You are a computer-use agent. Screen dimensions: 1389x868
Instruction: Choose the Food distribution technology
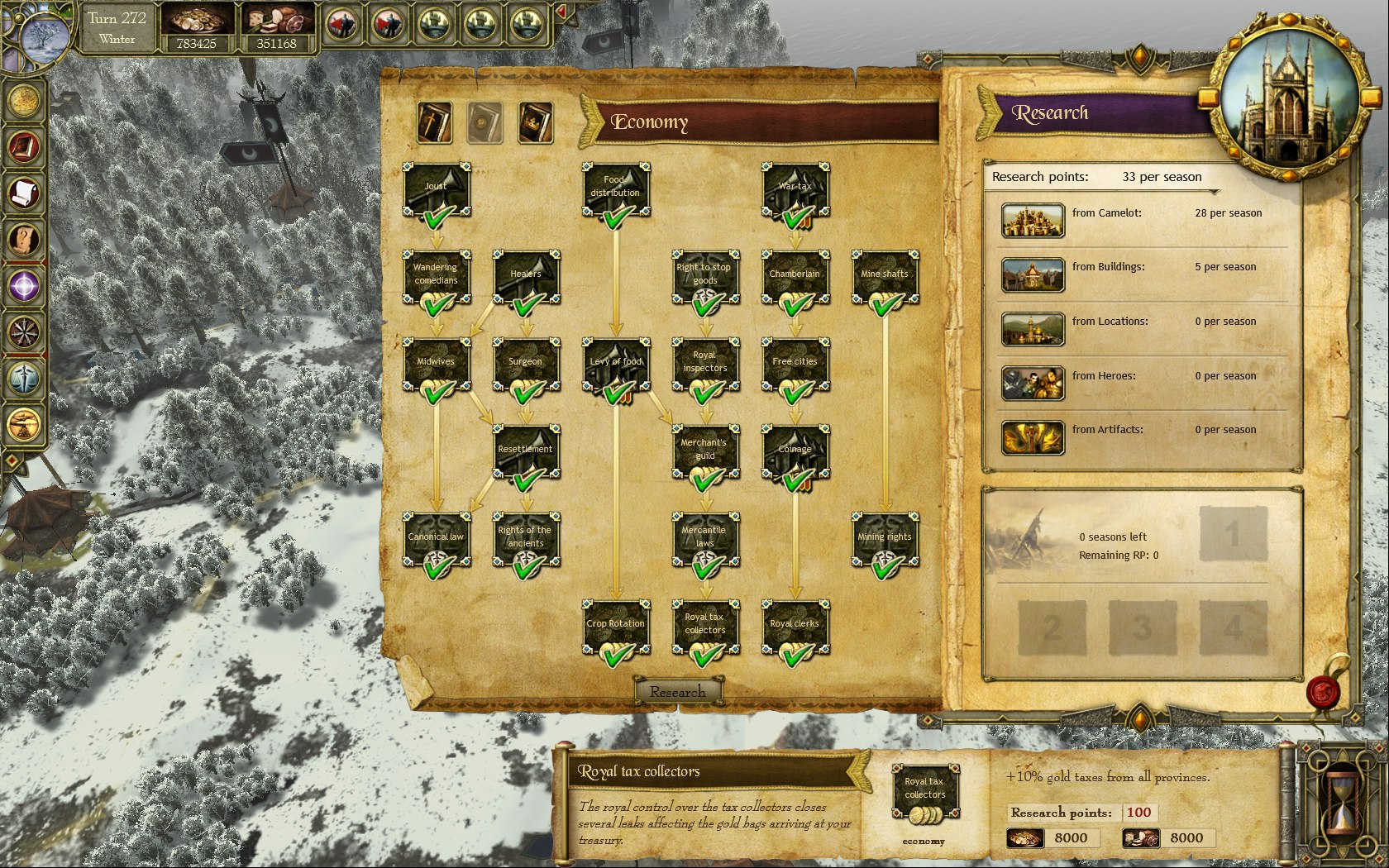point(616,189)
